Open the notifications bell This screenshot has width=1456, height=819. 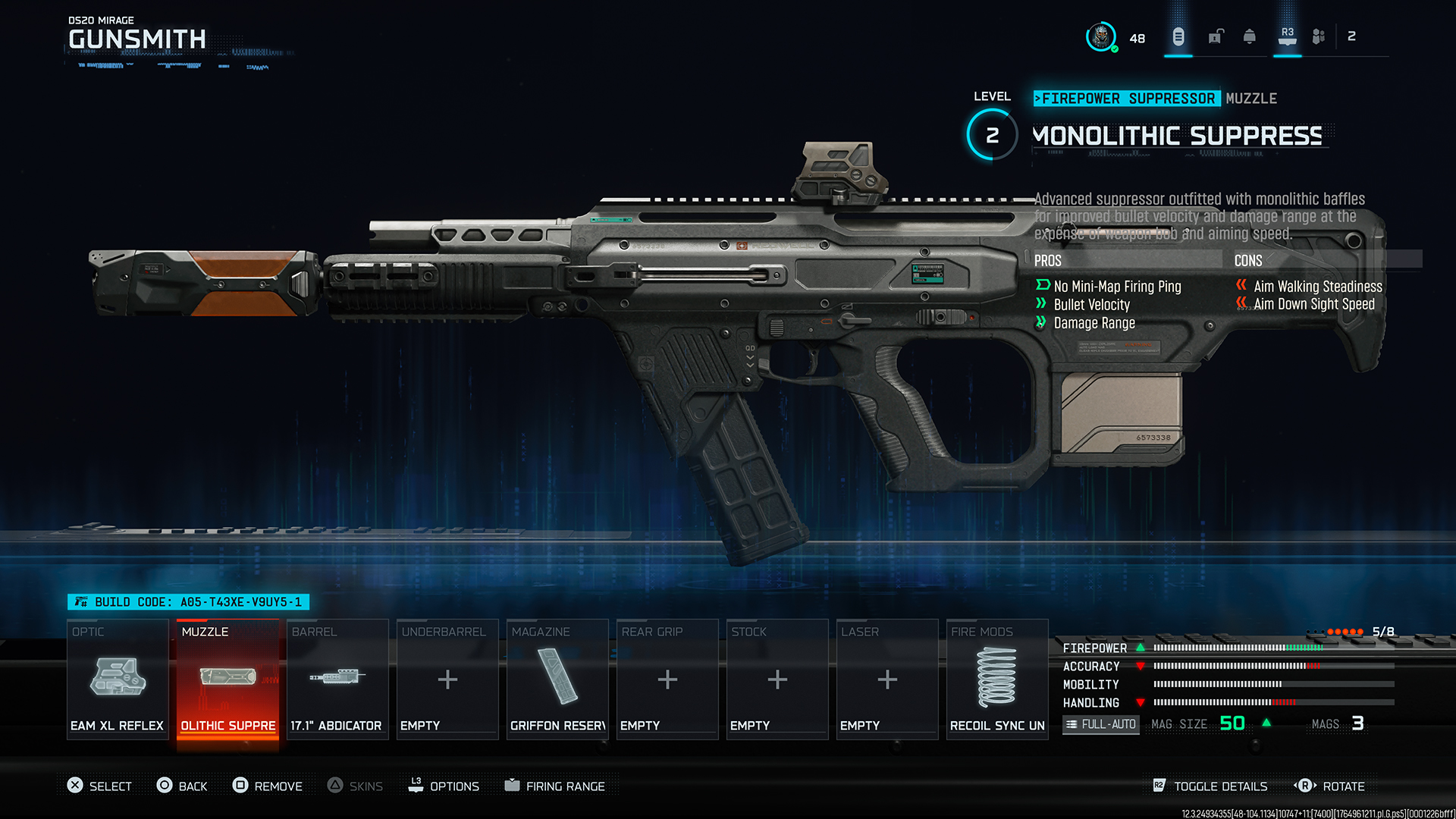click(x=1250, y=36)
